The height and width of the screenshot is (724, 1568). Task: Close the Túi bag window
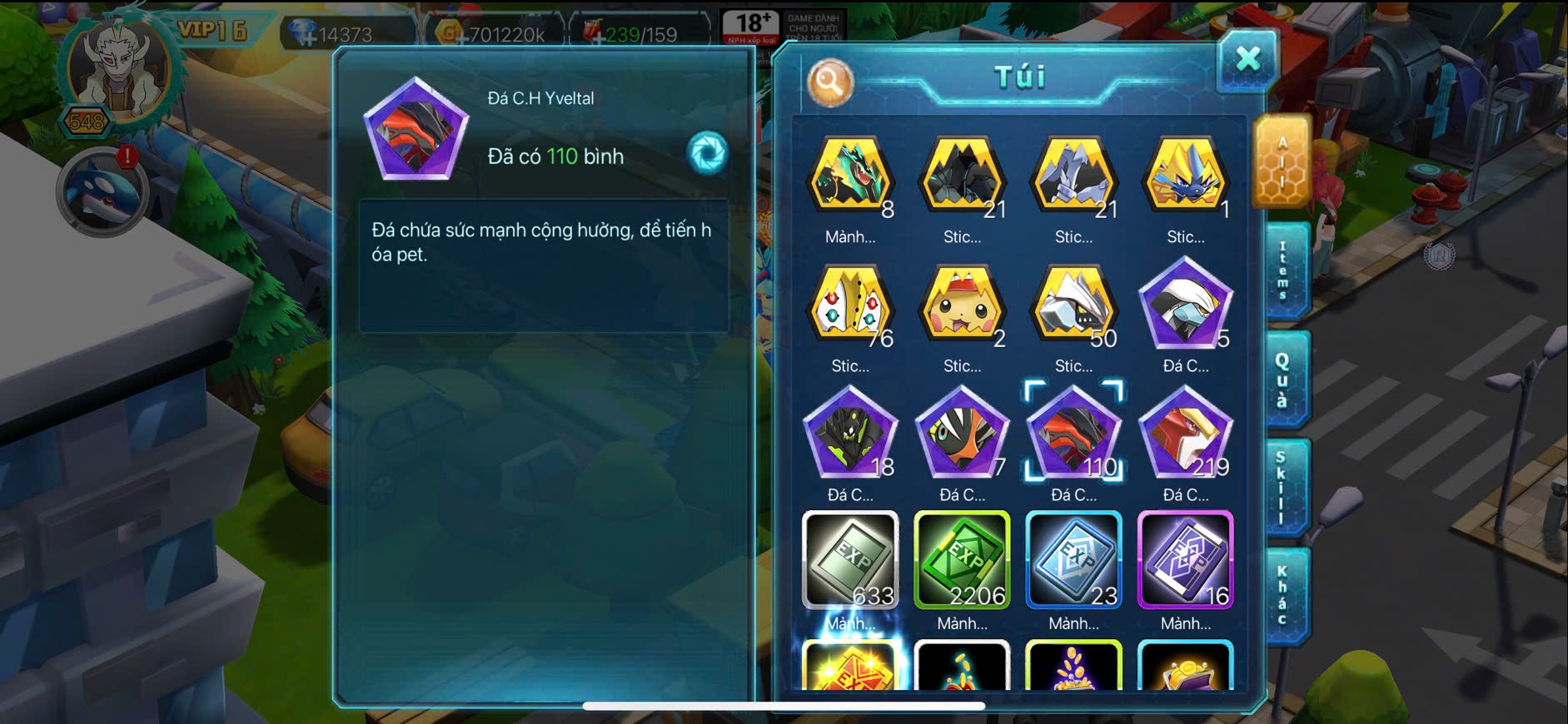click(x=1247, y=60)
